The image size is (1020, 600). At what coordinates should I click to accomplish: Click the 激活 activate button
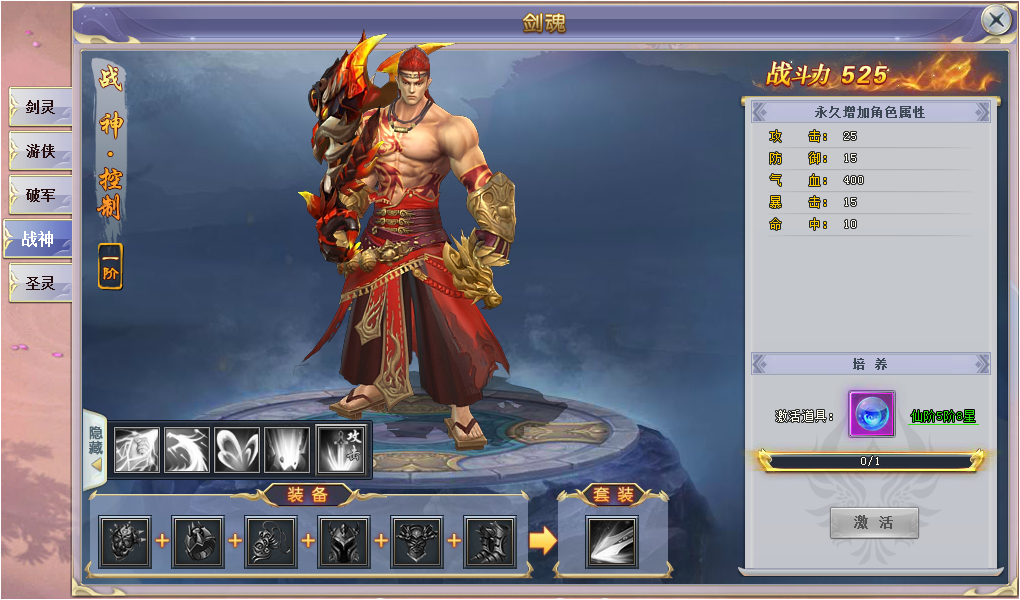coord(873,522)
